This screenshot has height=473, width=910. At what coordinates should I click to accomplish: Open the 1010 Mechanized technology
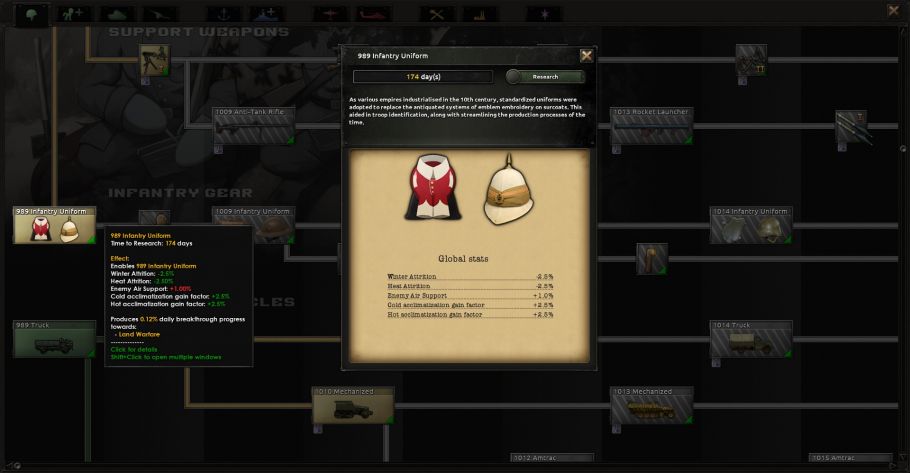click(x=353, y=406)
